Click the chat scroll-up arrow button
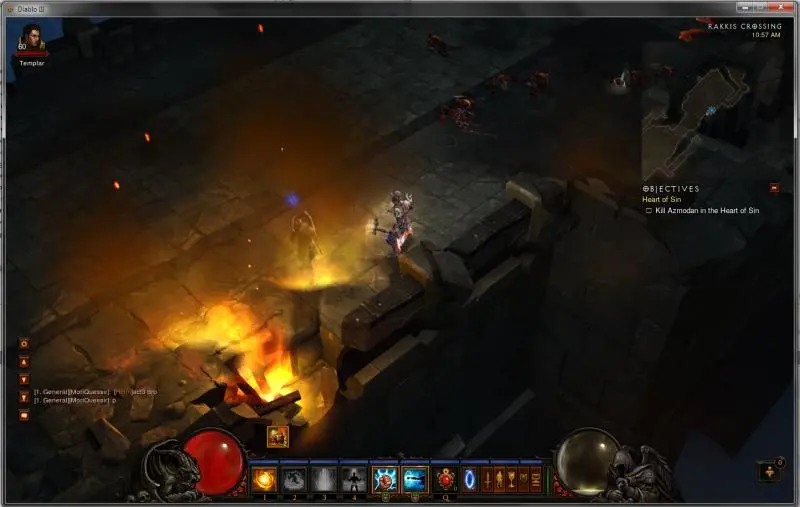The width and height of the screenshot is (800, 507). tap(25, 362)
